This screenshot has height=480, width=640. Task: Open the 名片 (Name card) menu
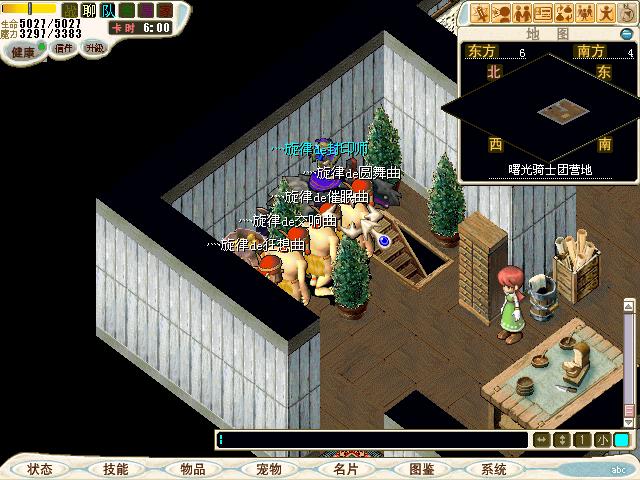345,469
